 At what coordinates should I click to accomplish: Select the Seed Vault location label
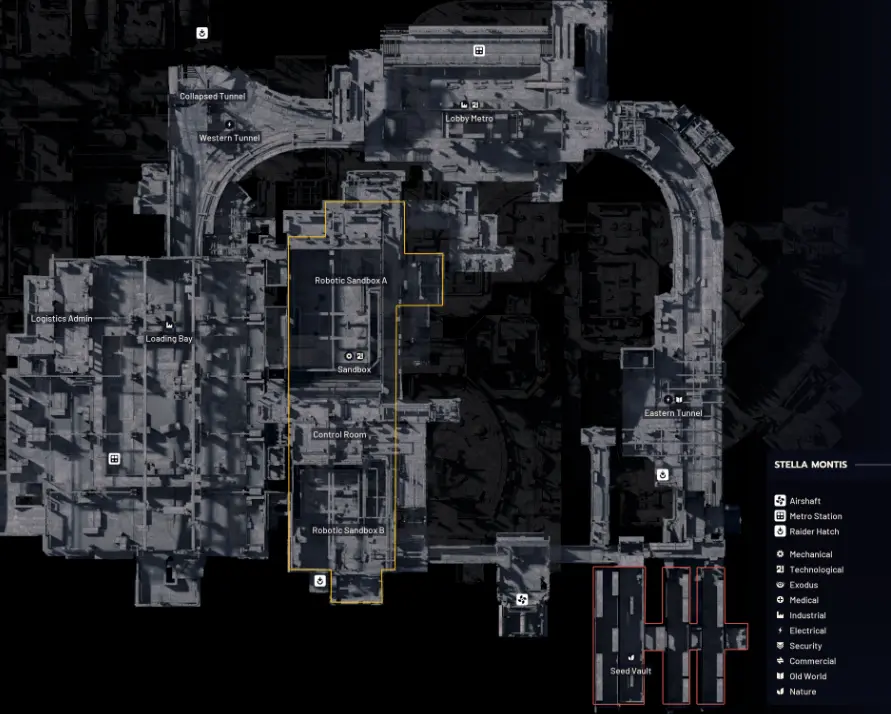(631, 671)
